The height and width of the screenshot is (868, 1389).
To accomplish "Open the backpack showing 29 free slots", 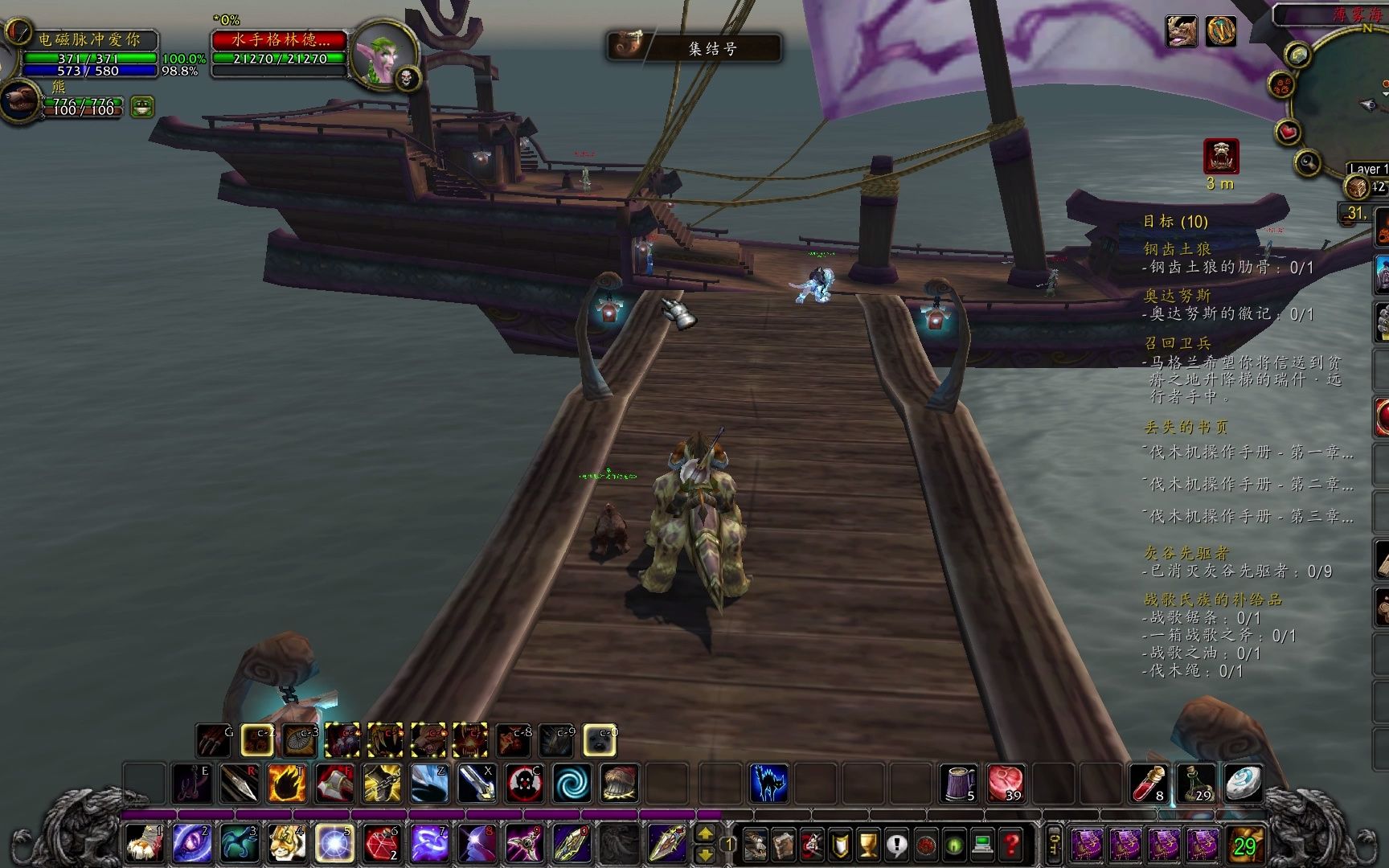I will click(x=1244, y=845).
